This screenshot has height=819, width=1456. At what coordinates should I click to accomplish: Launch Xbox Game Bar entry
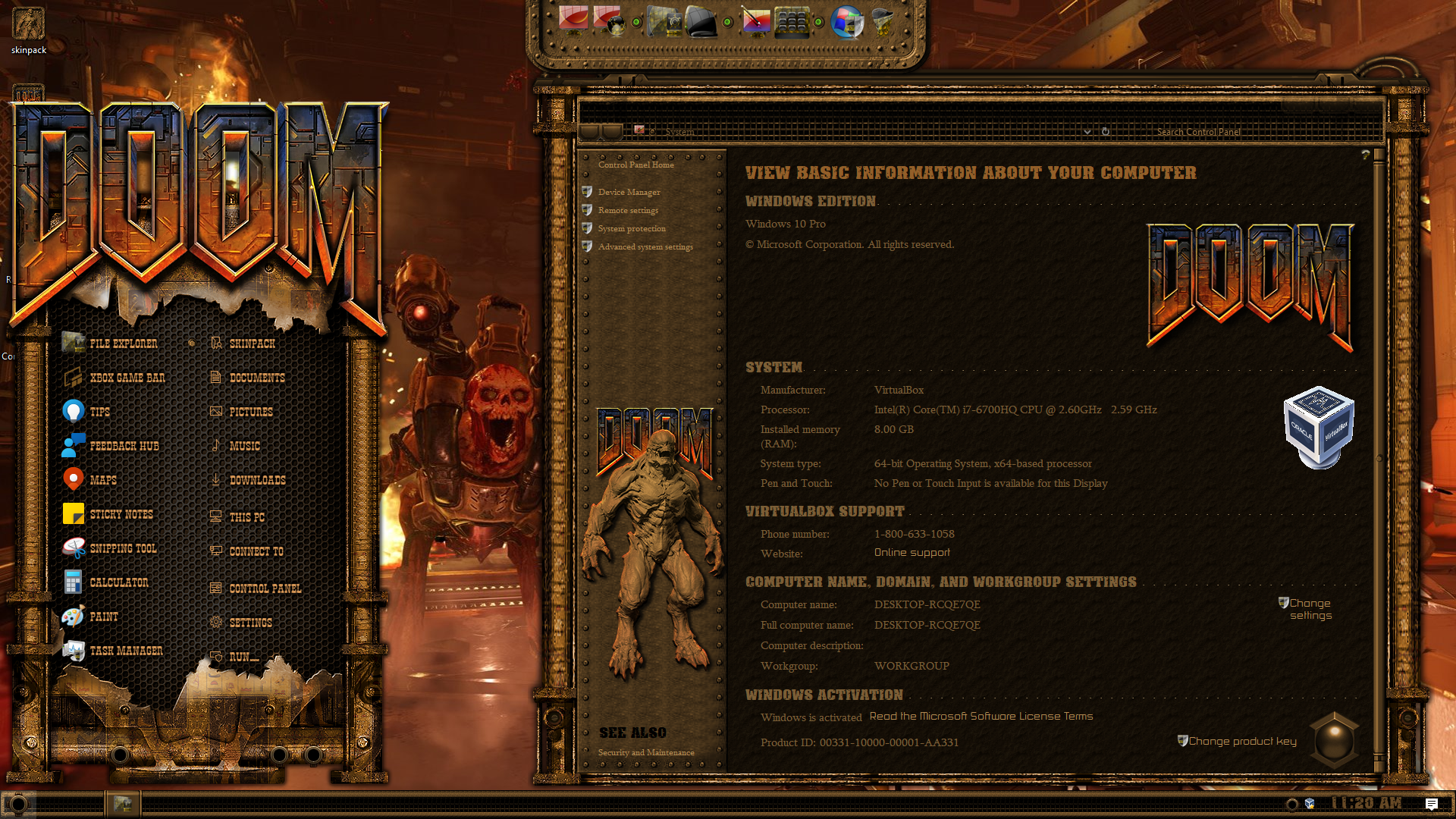127,378
